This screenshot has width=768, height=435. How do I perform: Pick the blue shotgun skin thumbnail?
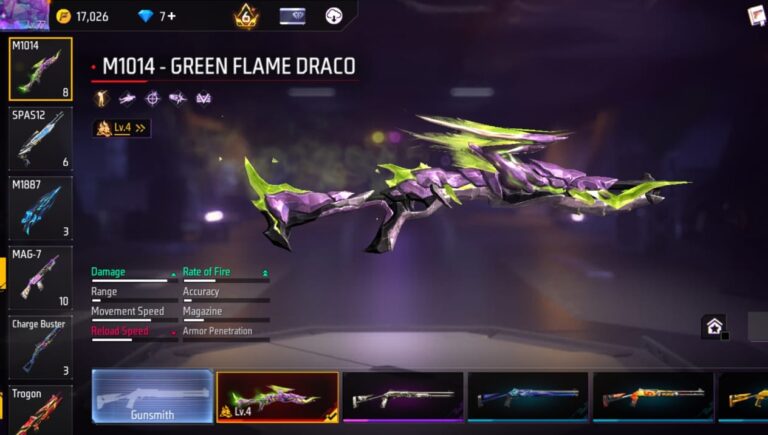527,396
